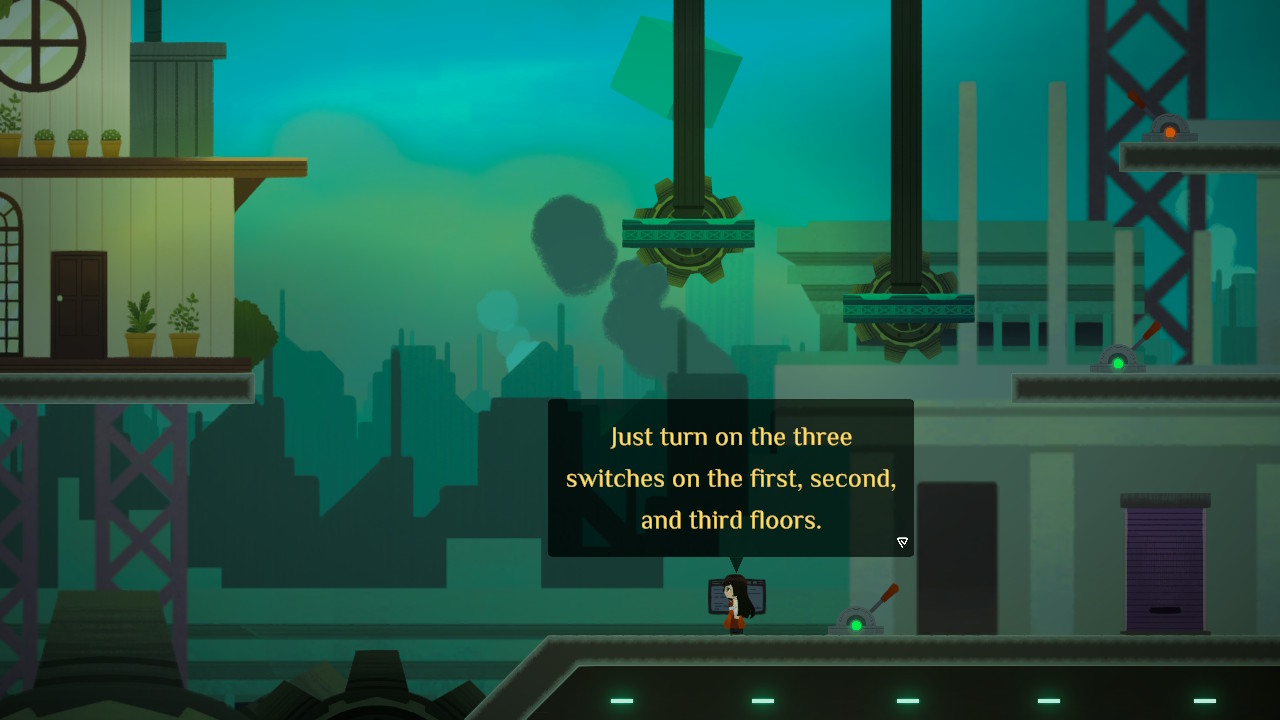This screenshot has height=720, width=1280.
Task: Advance dialogue with the continue arrow
Action: tap(902, 542)
